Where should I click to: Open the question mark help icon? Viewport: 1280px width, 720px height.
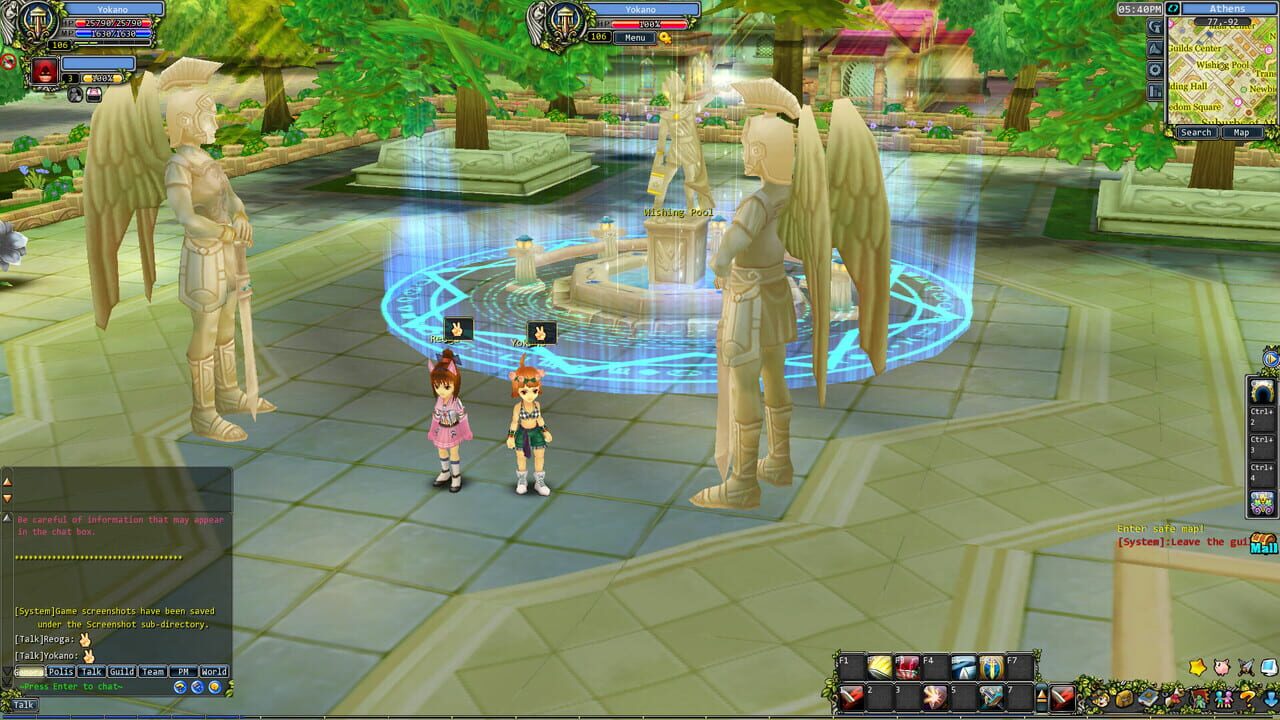click(1246, 700)
